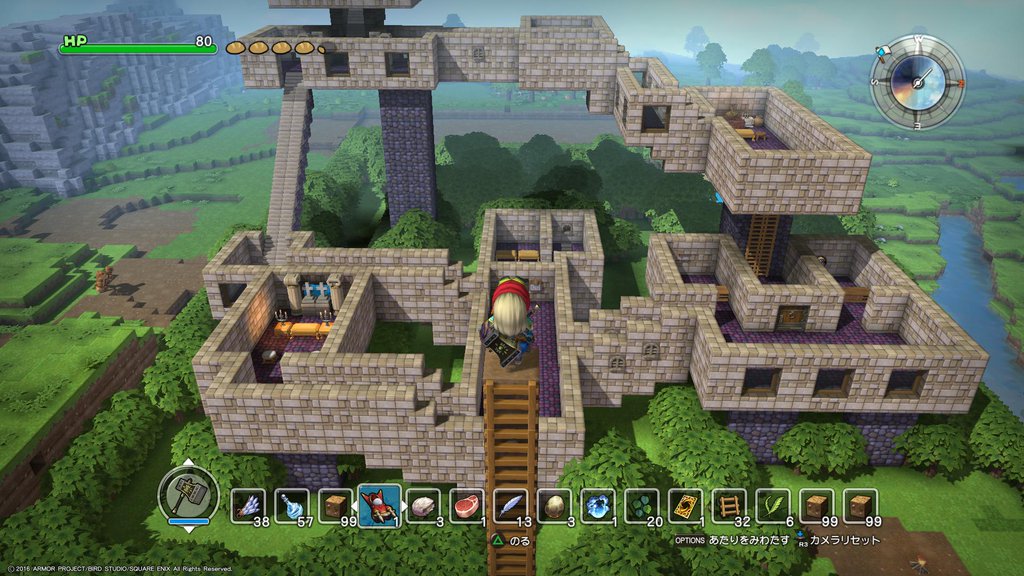The image size is (1024, 576).
Task: Pick the highlighted red figure item slot
Action: (x=380, y=504)
